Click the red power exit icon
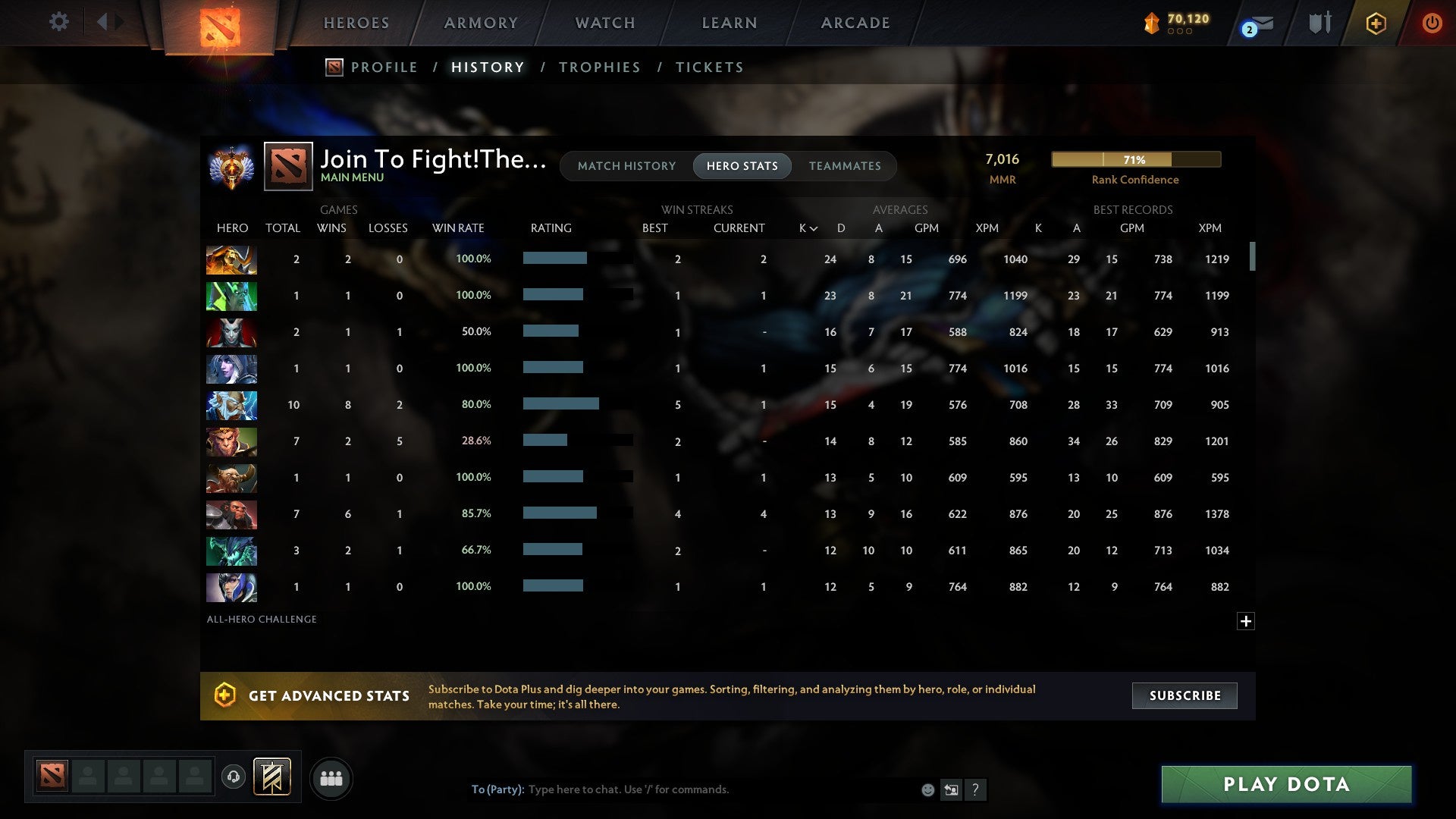Image resolution: width=1456 pixels, height=819 pixels. point(1432,23)
